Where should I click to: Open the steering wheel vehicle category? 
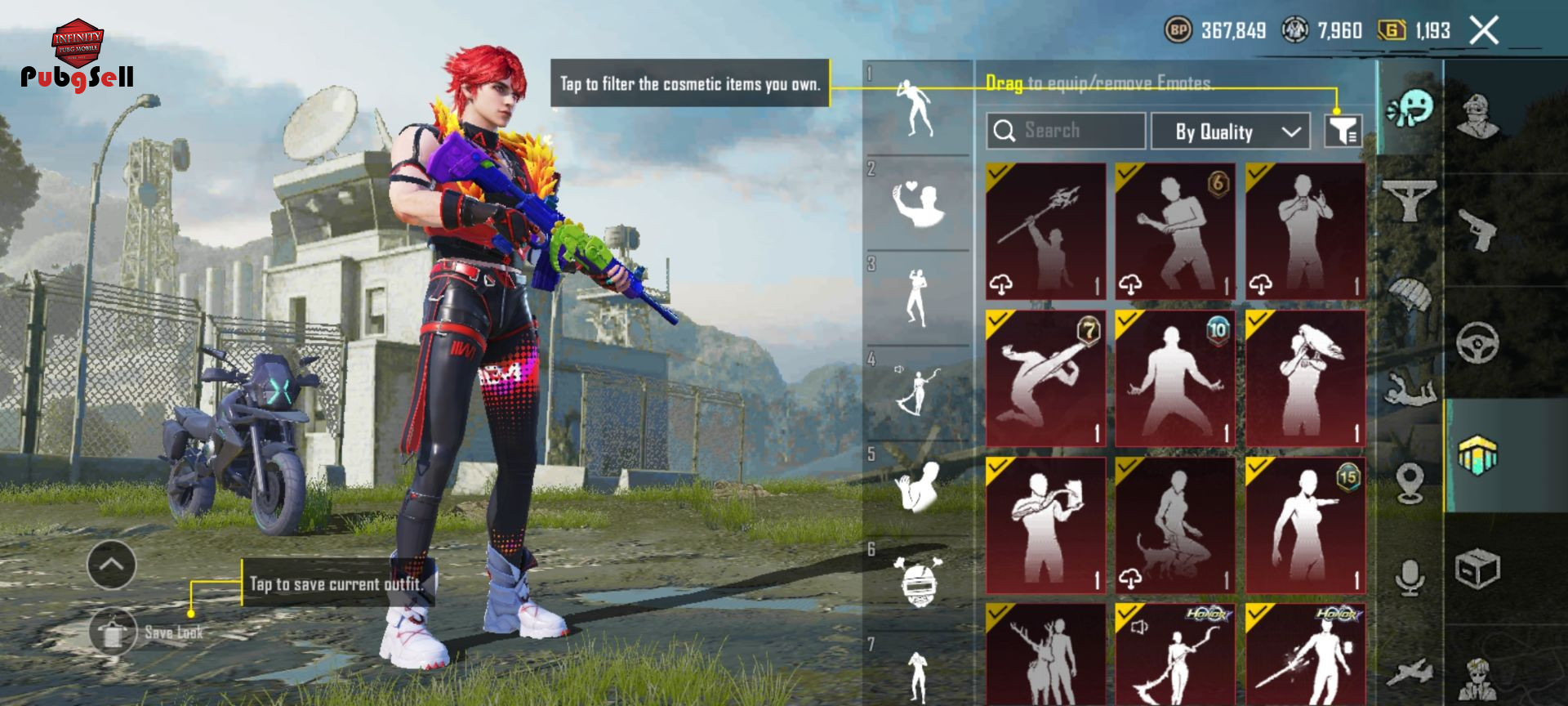pos(1478,342)
